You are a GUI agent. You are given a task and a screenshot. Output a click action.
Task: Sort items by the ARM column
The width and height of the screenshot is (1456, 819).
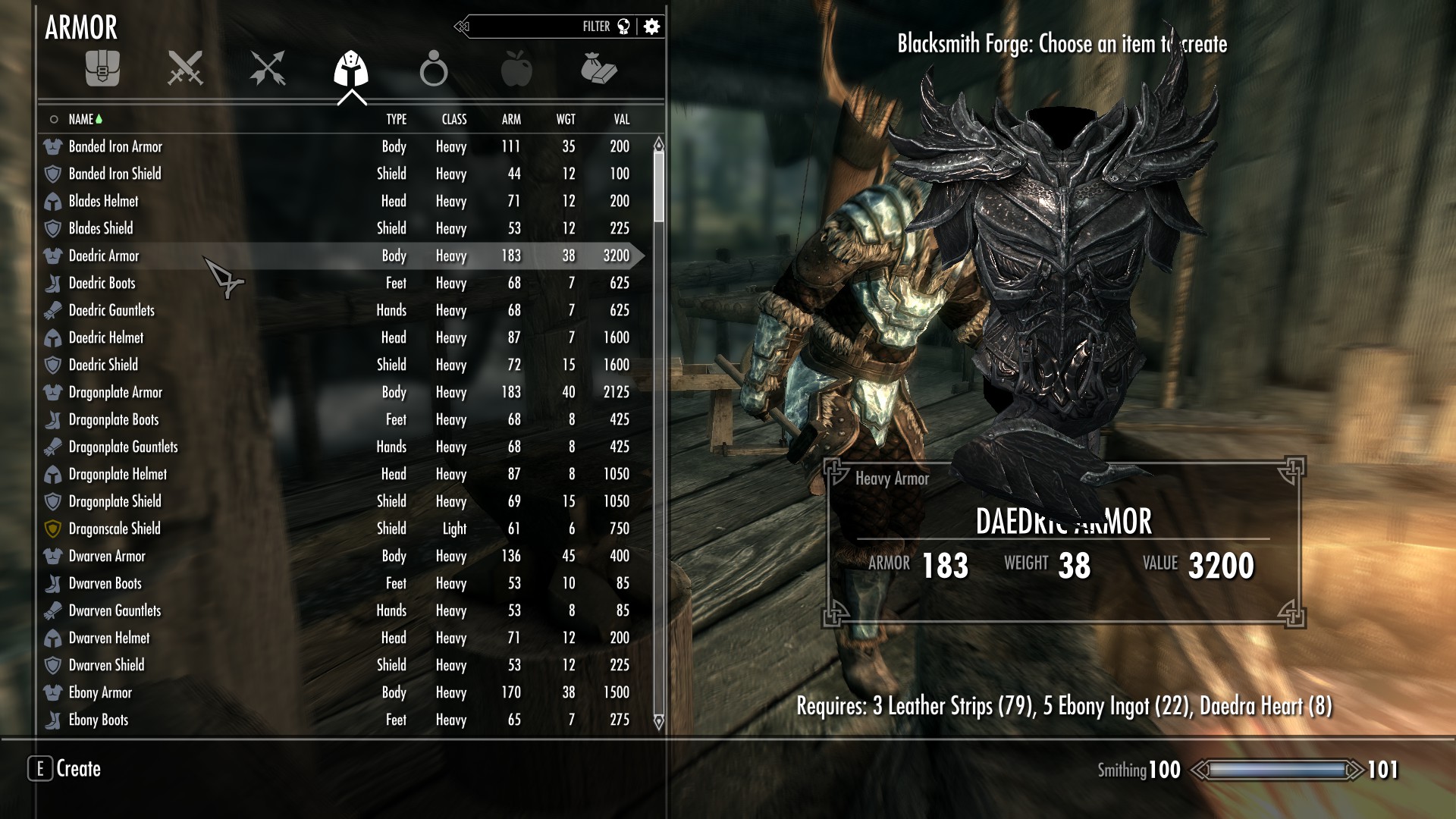click(x=511, y=119)
